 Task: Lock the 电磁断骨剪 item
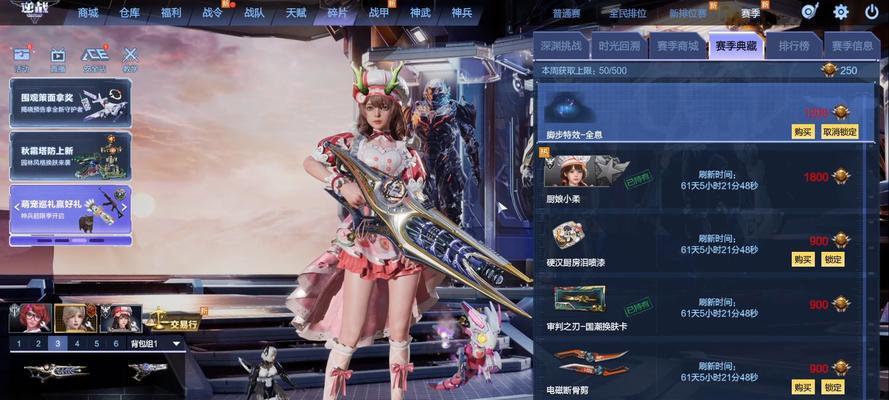[x=833, y=386]
